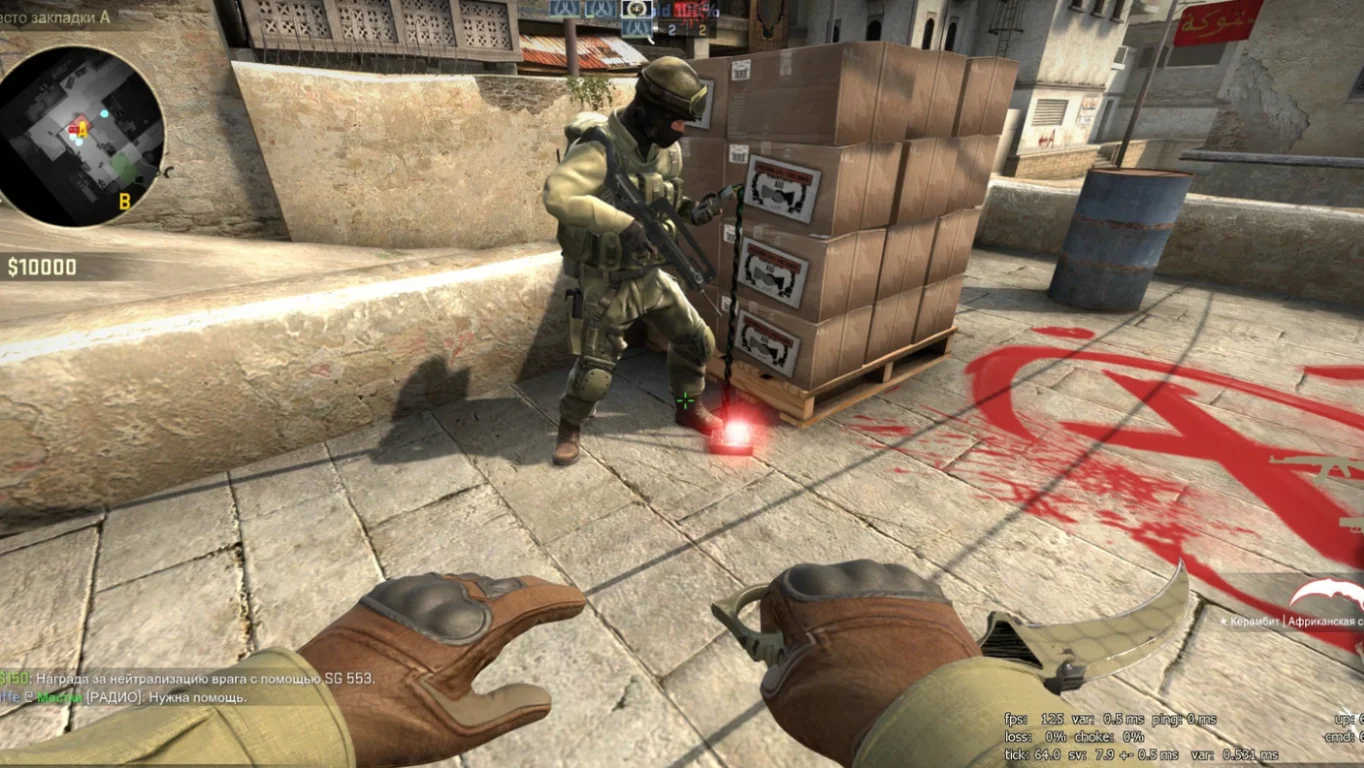Click the $10000 money display
This screenshot has height=768, width=1364.
42,267
